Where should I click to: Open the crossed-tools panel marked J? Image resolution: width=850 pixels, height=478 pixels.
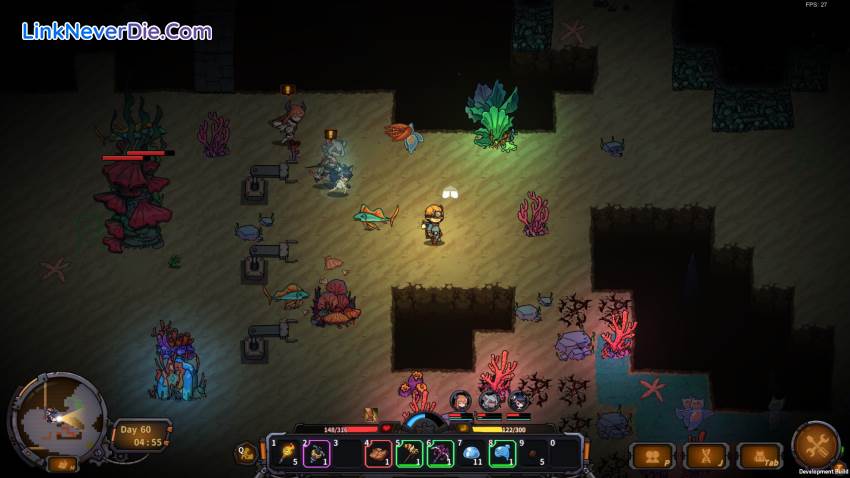point(706,456)
